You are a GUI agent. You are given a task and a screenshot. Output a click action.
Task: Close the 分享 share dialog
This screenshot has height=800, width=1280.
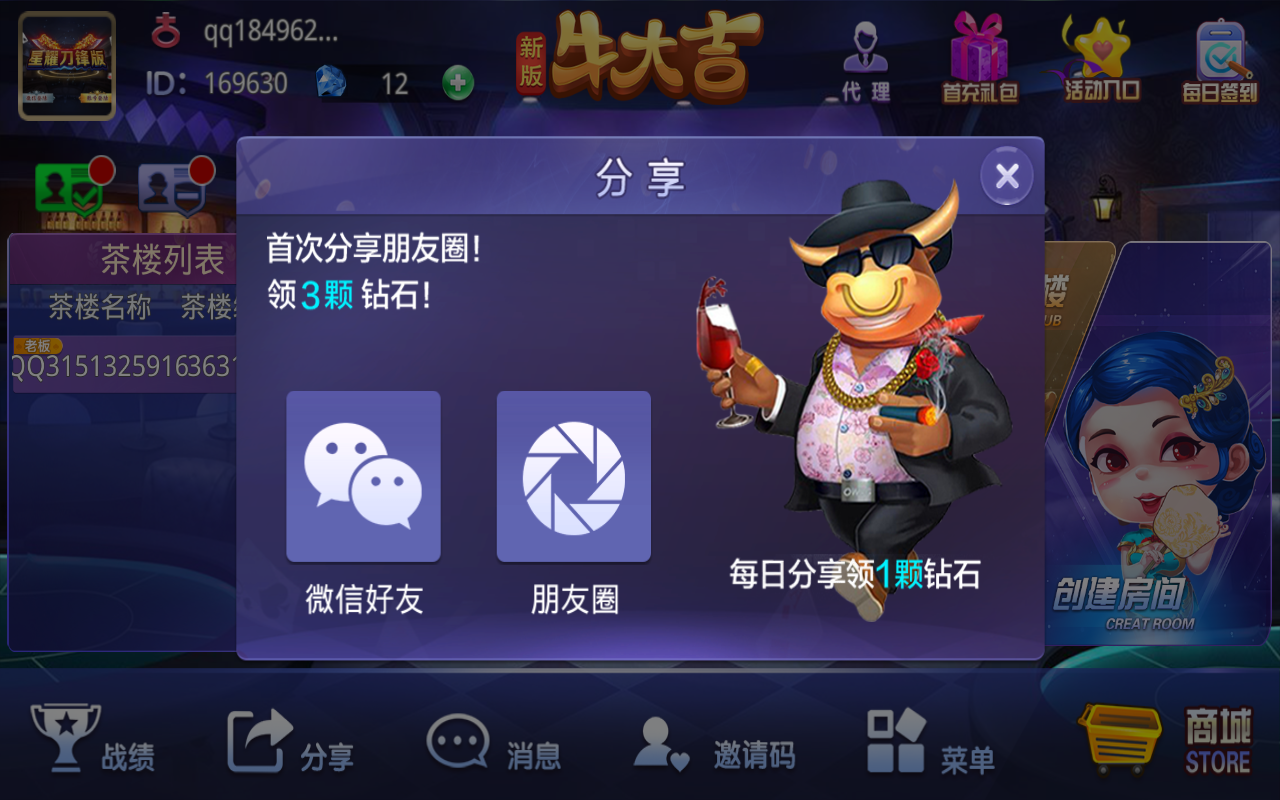coord(1006,175)
